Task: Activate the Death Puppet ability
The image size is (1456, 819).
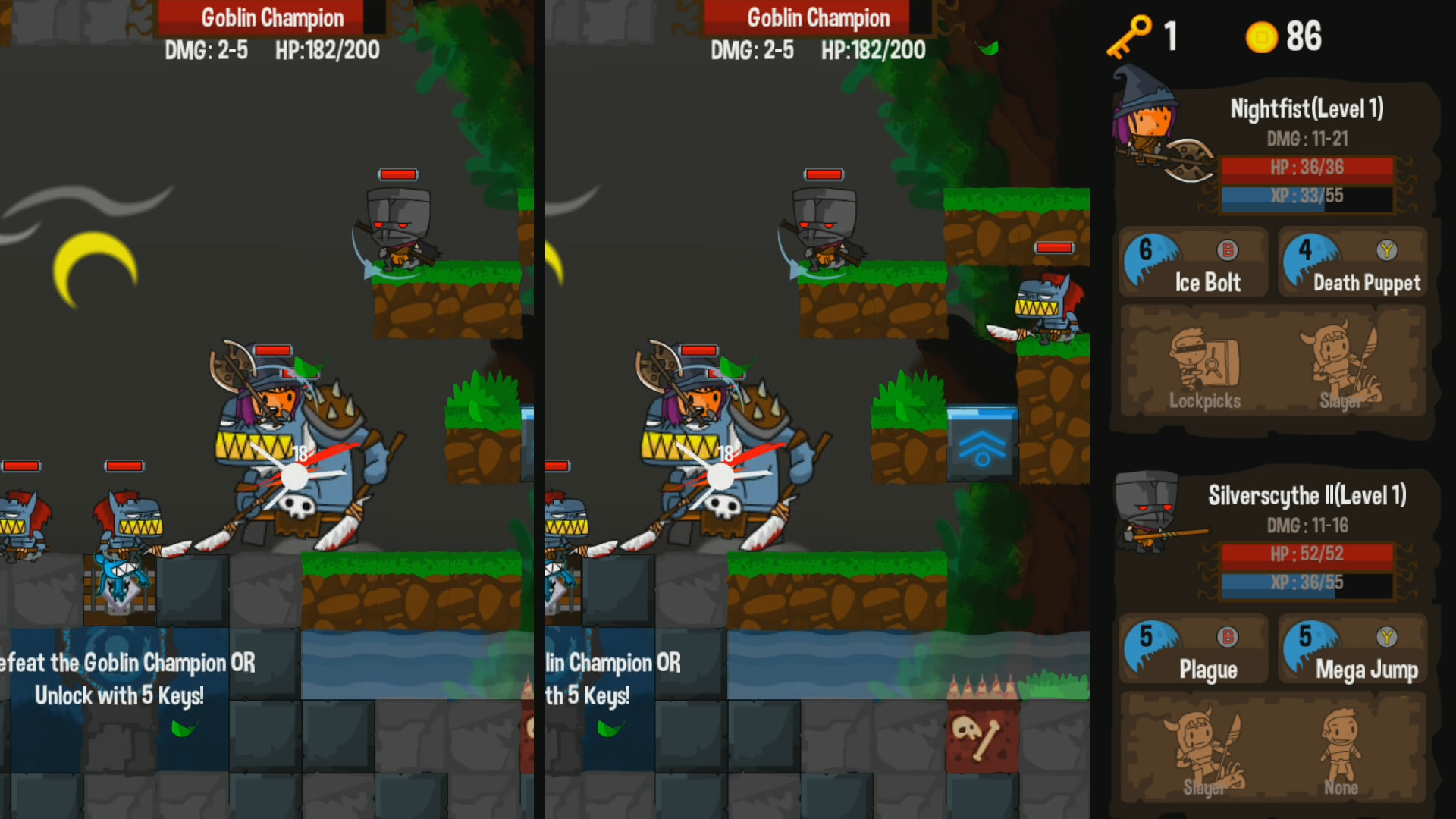Action: pyautogui.click(x=1353, y=263)
